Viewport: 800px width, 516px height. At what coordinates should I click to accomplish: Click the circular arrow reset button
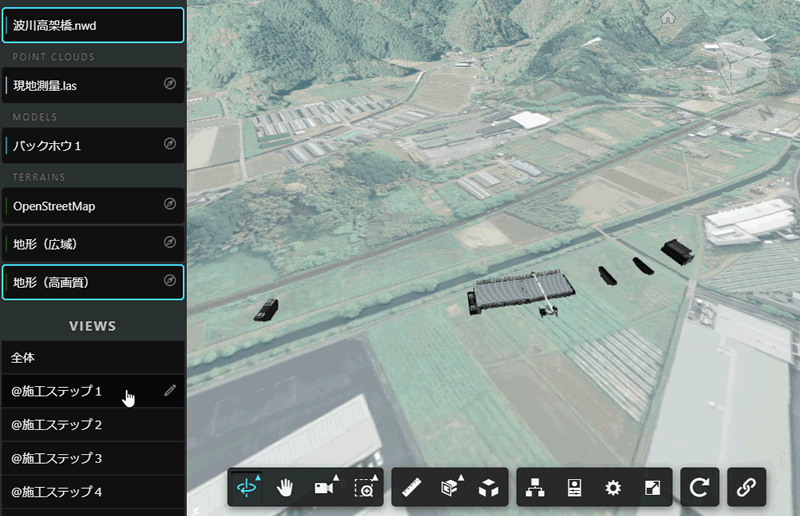click(700, 487)
